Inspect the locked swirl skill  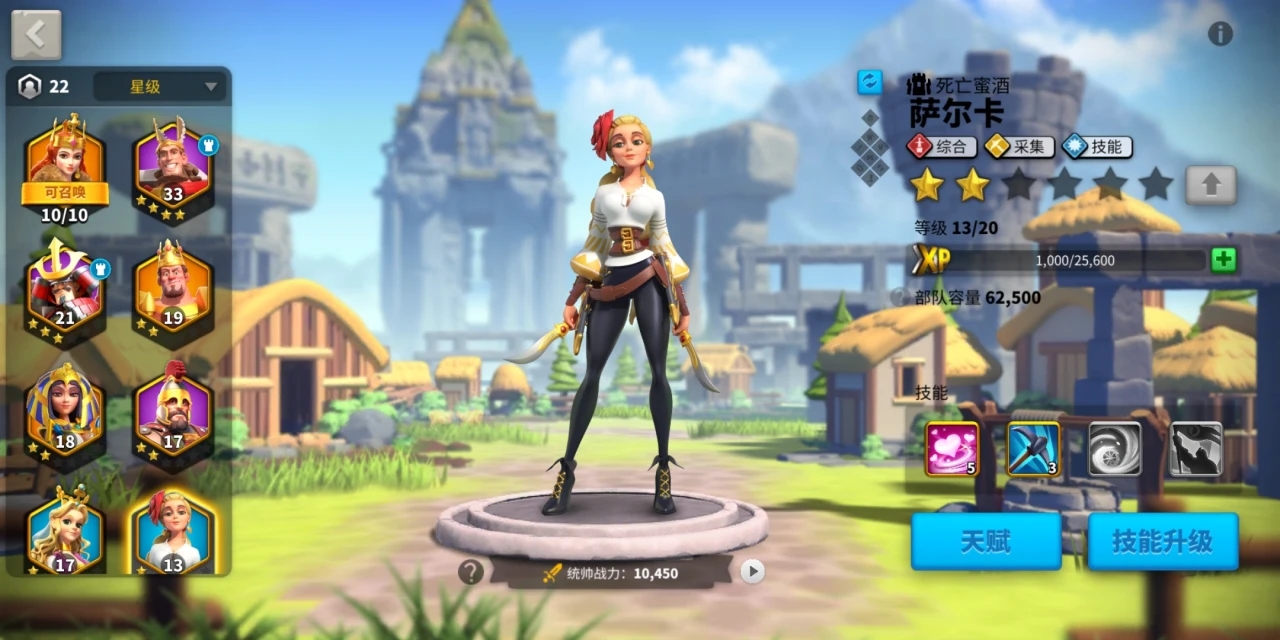coord(1115,449)
